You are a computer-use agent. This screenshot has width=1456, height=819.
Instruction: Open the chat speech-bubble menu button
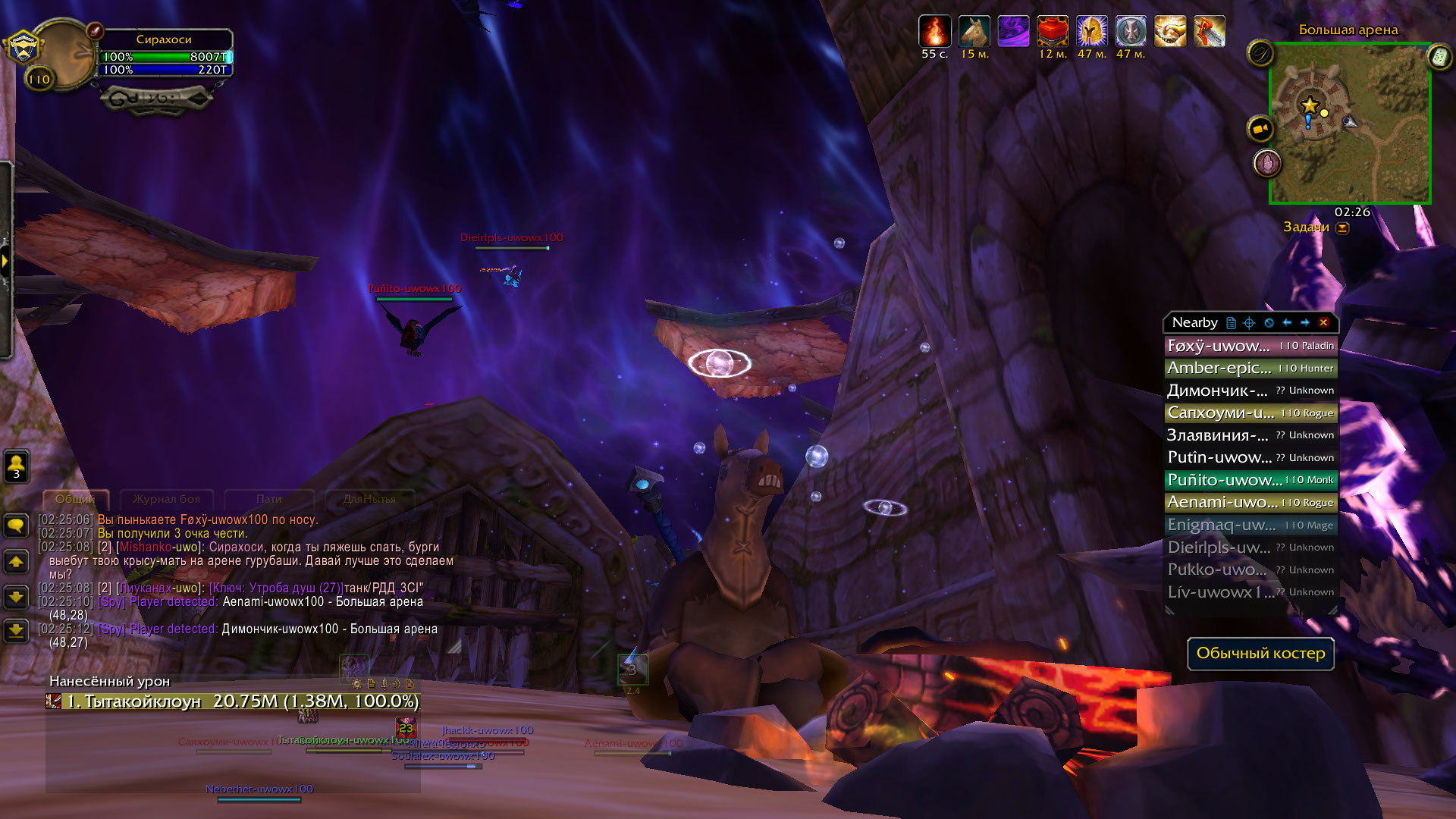click(16, 526)
